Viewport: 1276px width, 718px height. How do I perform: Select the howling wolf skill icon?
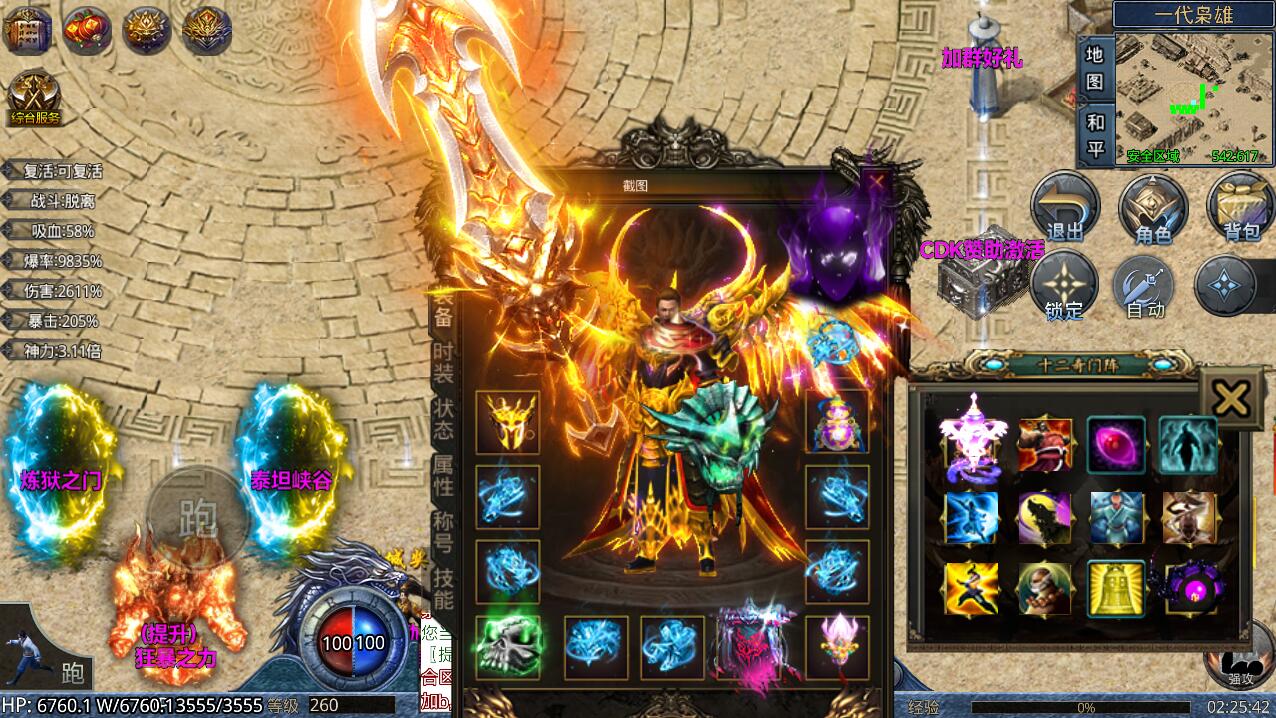[1044, 517]
